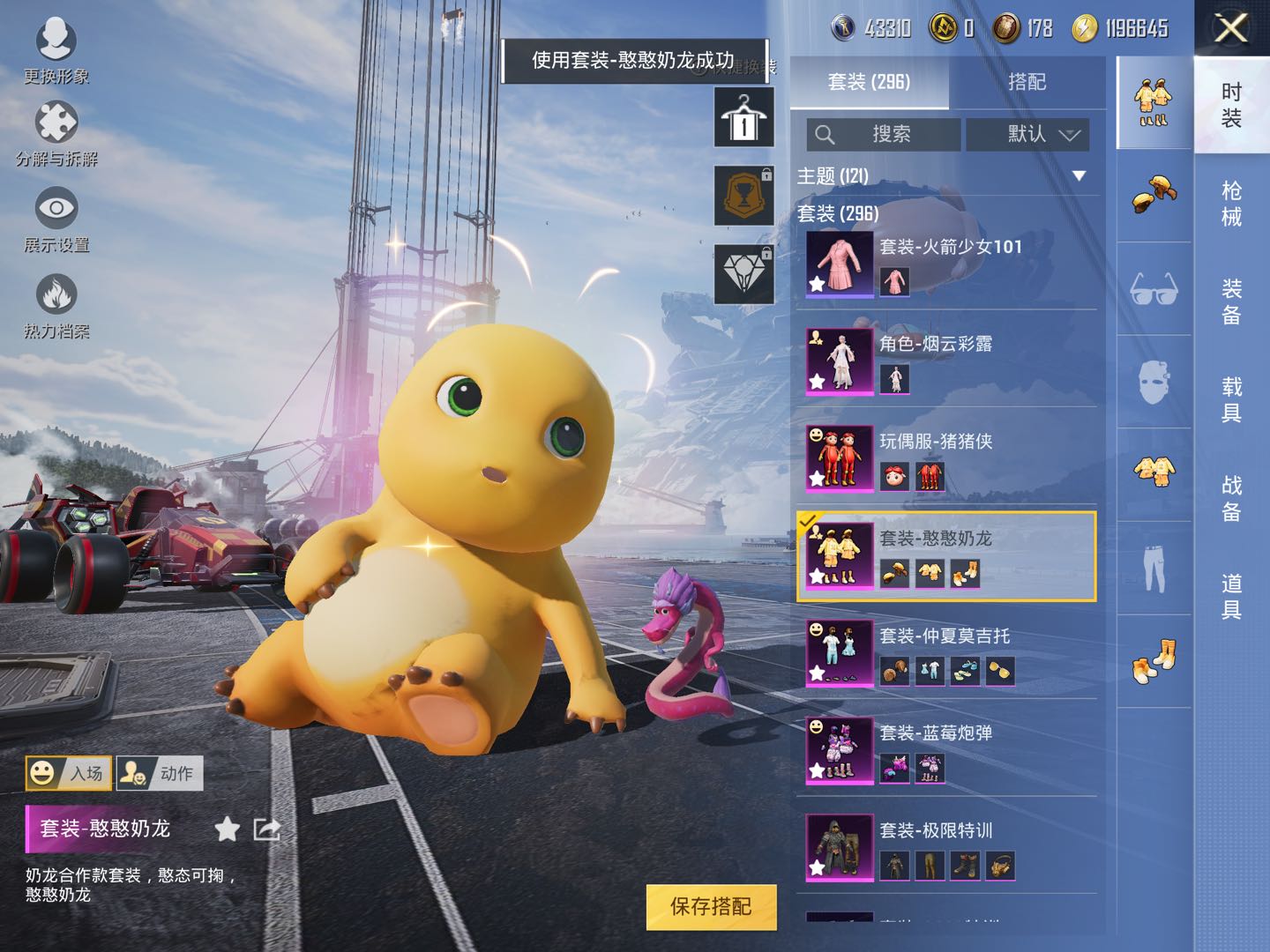This screenshot has height=952, width=1270.
Task: Switch to the 搭配 tab
Action: [1027, 82]
